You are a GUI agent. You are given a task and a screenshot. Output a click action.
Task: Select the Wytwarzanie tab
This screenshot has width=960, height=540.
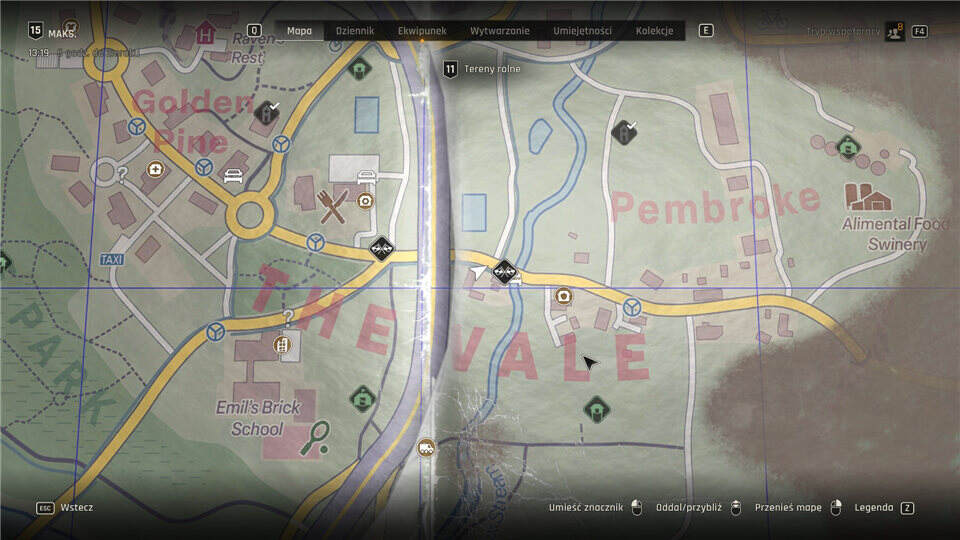(498, 31)
